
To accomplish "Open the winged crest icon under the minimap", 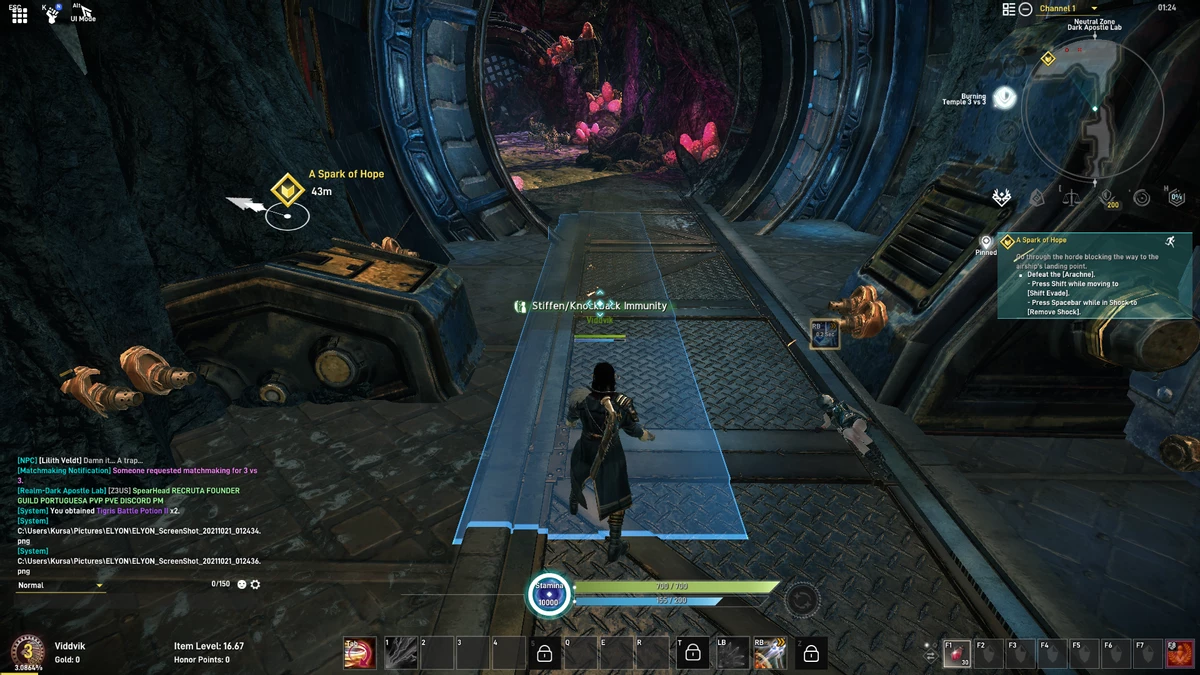I will [1002, 198].
